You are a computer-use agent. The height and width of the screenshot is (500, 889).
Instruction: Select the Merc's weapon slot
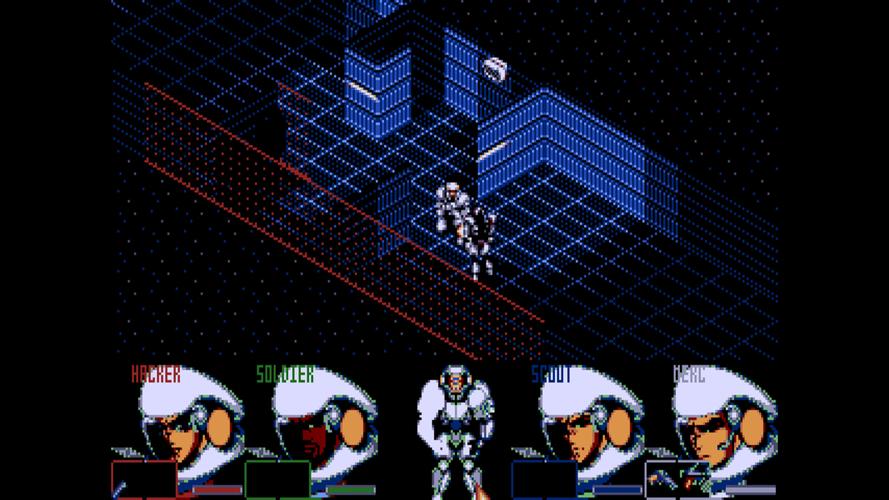point(678,479)
